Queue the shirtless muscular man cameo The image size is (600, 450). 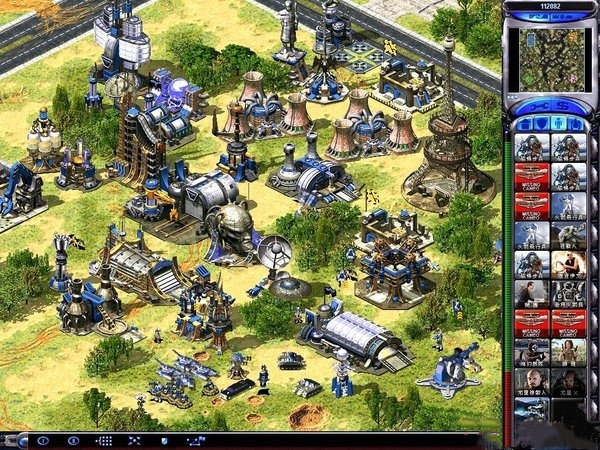tap(567, 264)
